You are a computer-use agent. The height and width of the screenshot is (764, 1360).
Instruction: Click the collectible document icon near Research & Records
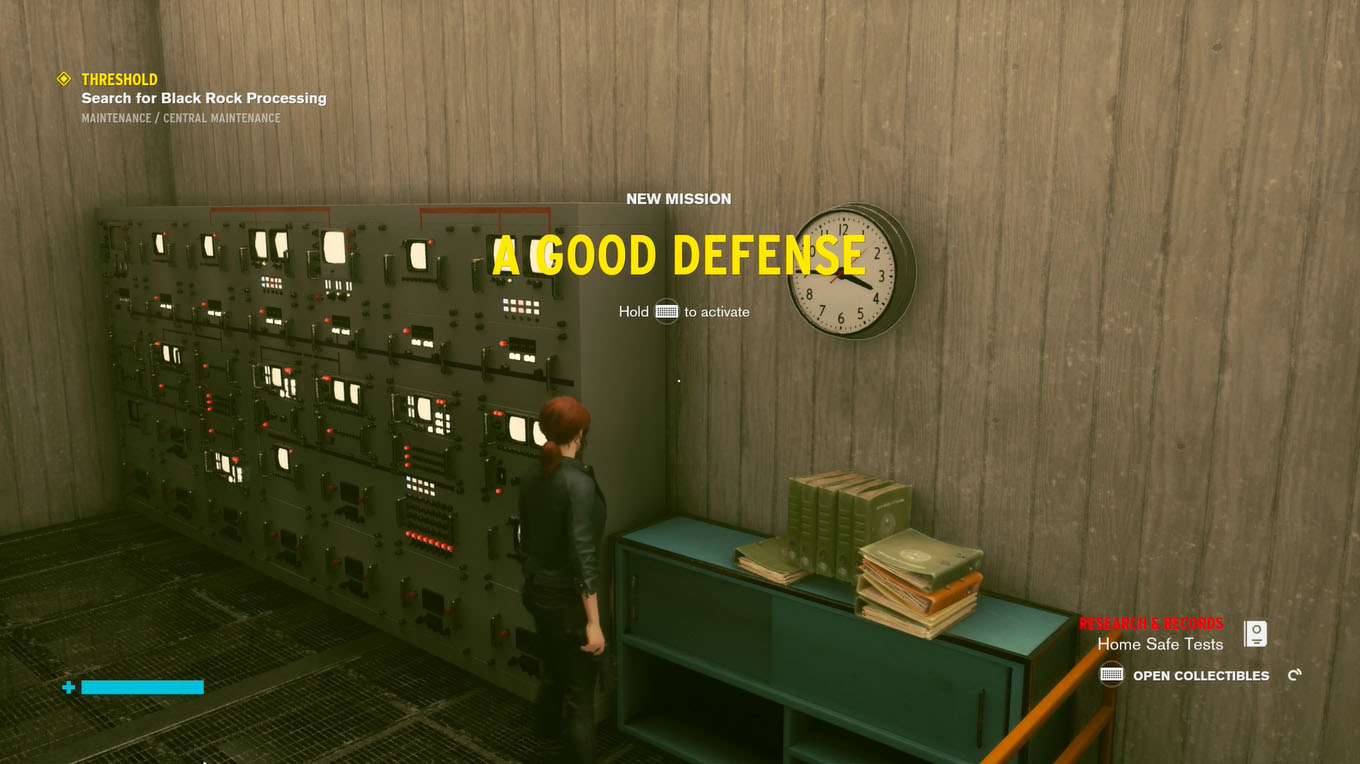(x=1256, y=633)
